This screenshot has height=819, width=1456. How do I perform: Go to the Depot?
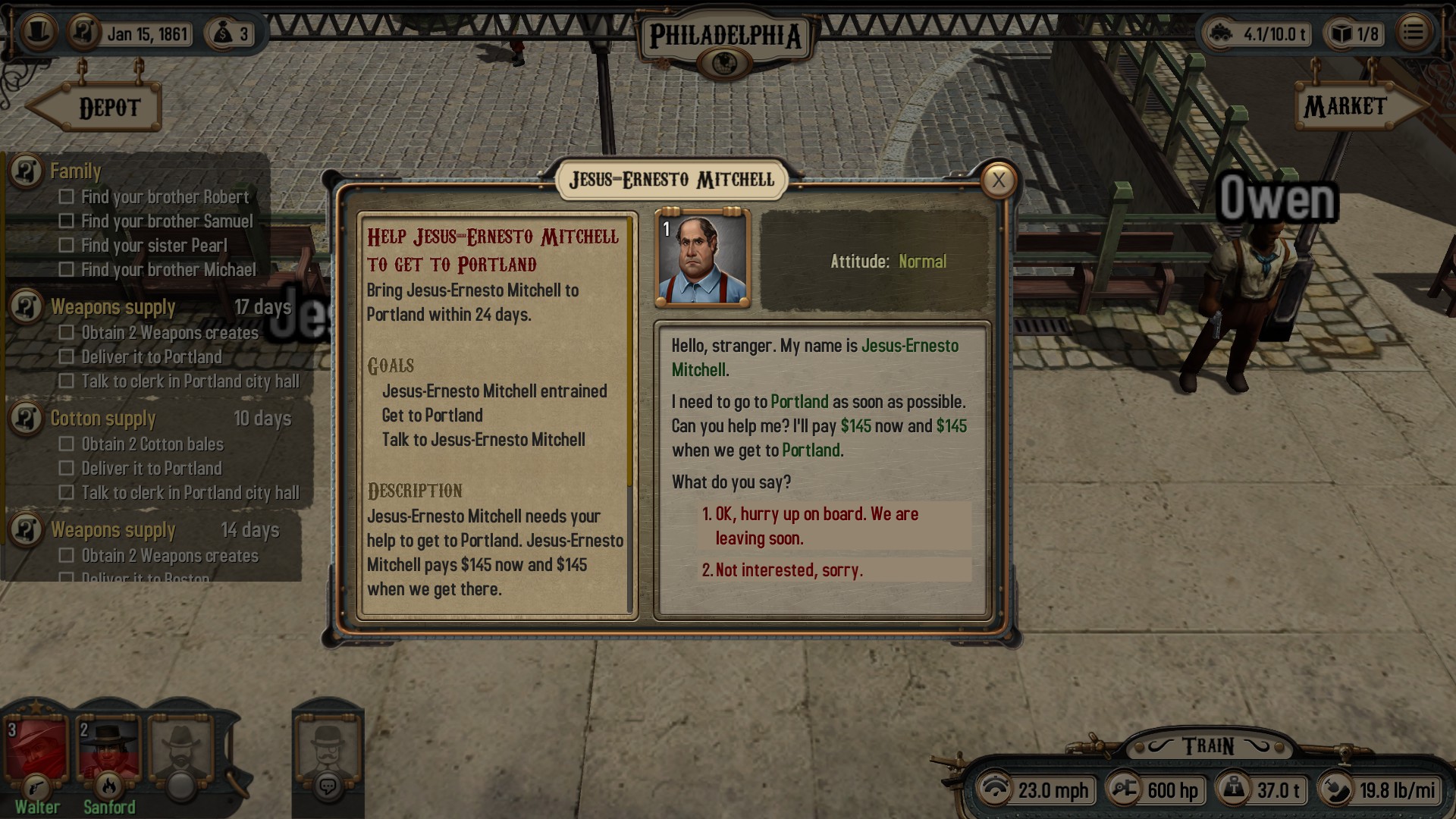pos(99,108)
